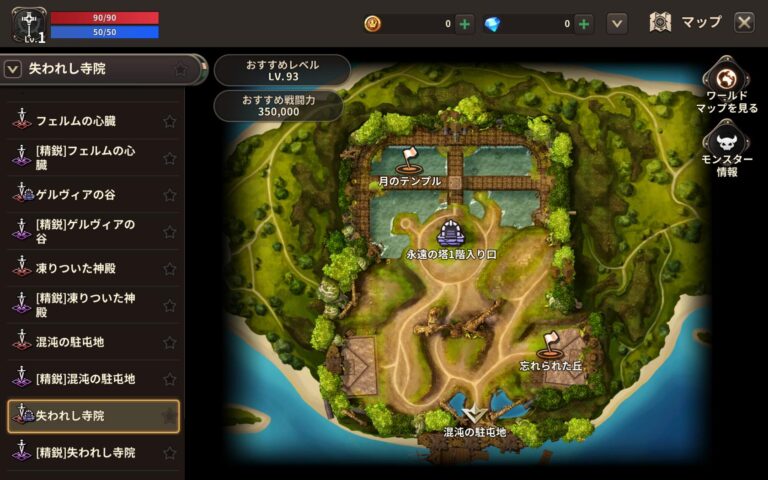This screenshot has height=480, width=768.
Task: Add gems with the plus beside the diamond
Action: 584,23
